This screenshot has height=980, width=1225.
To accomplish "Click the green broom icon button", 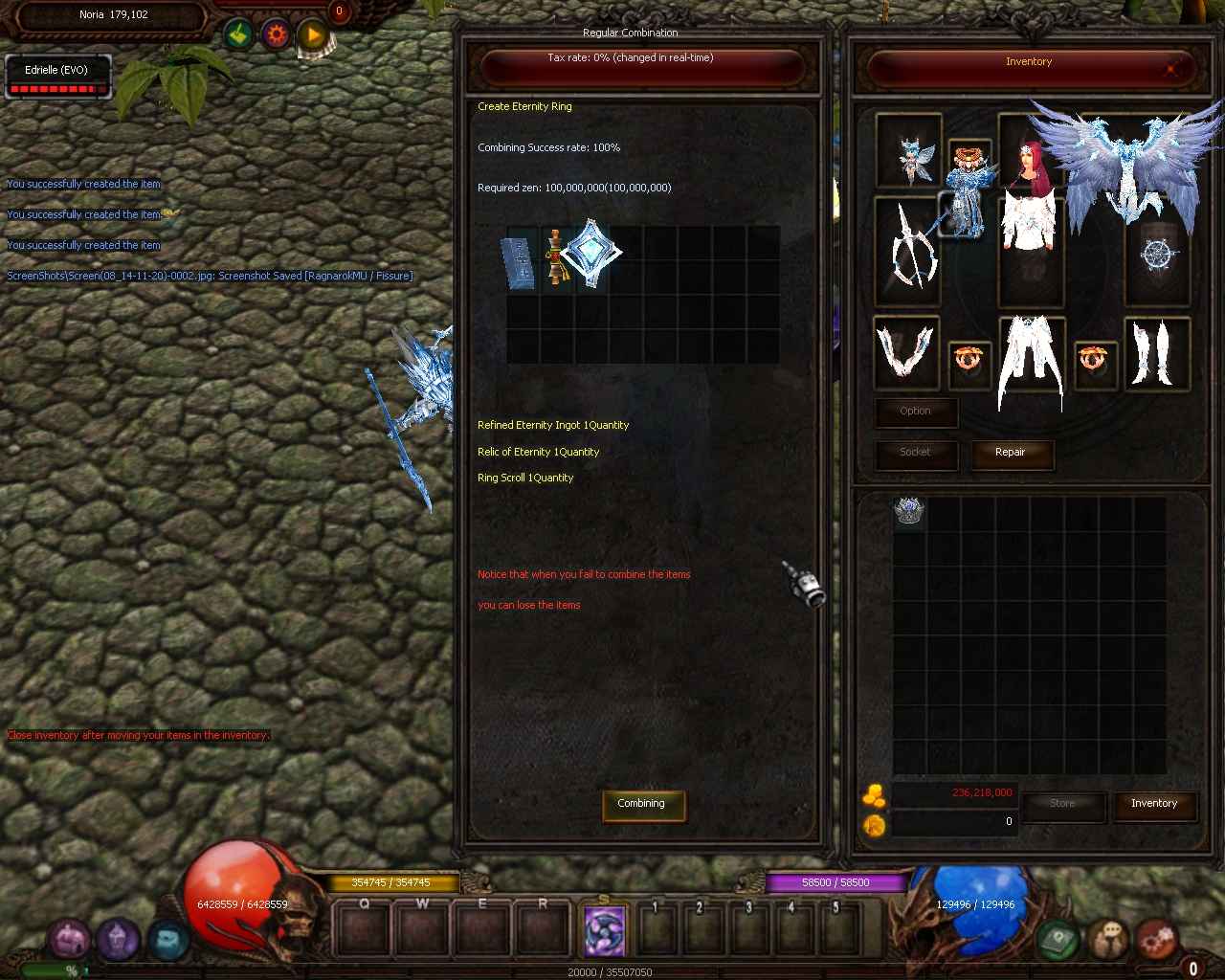I will pos(239,35).
